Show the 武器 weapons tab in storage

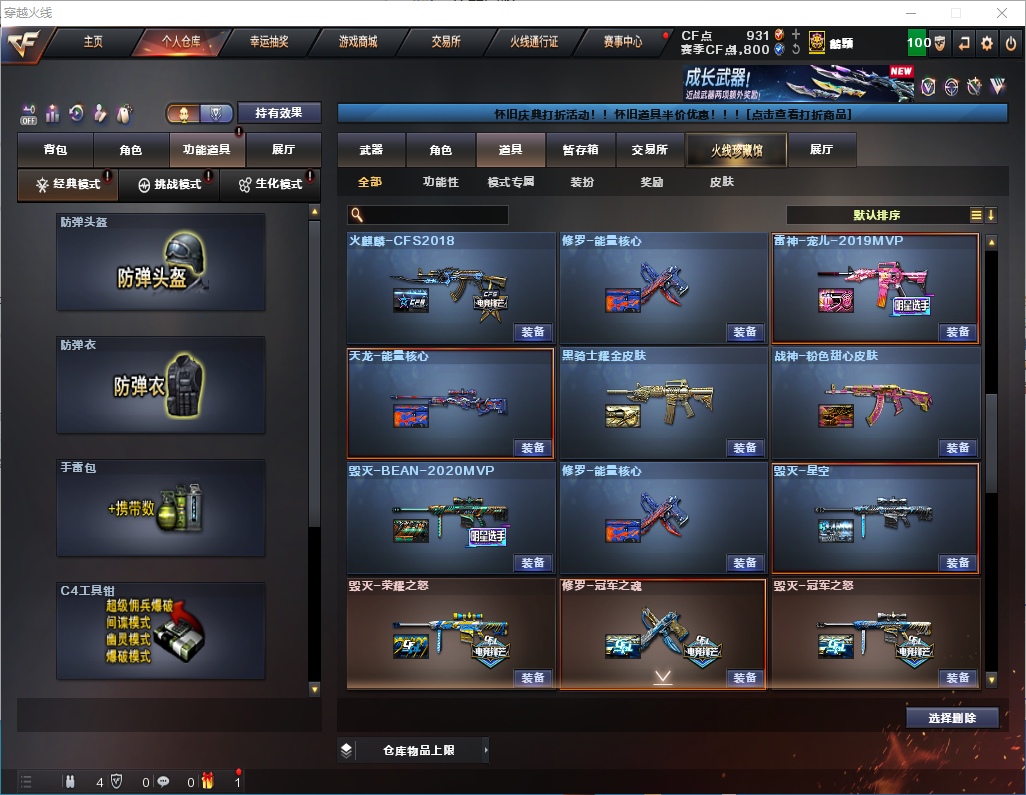pos(371,150)
